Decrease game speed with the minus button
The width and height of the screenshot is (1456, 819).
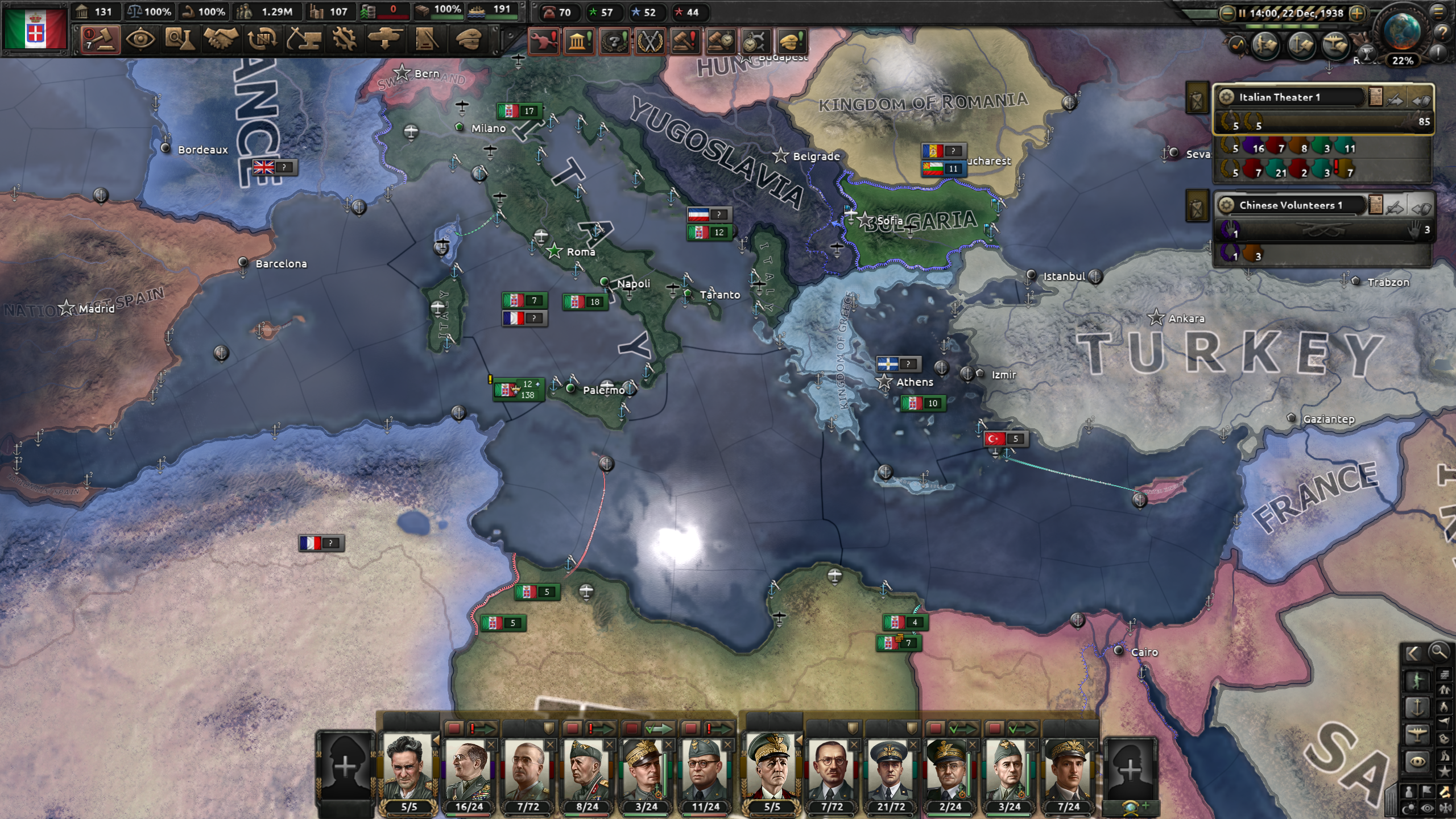click(1227, 13)
